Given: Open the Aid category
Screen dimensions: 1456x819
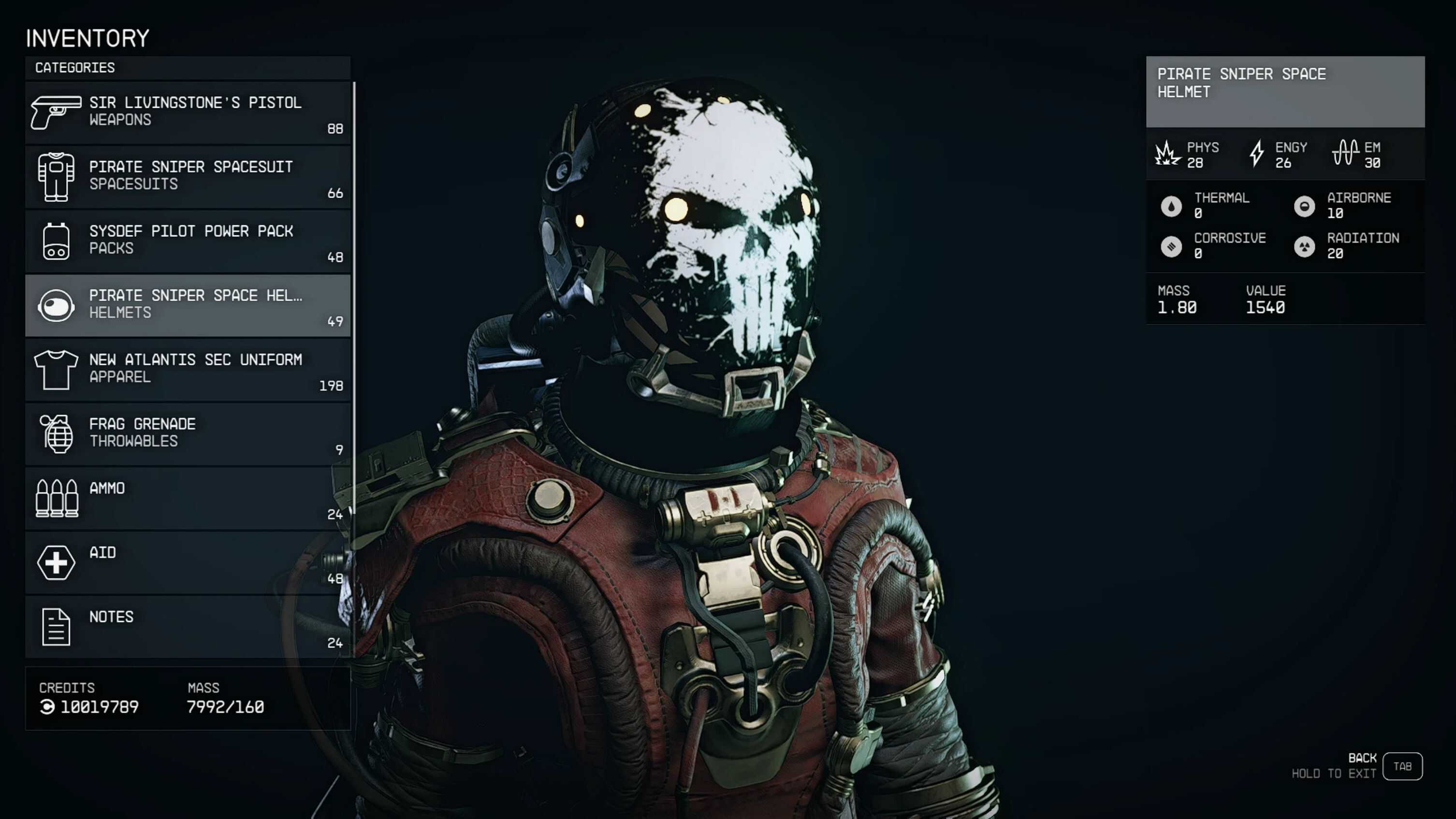Looking at the screenshot, I should (x=188, y=562).
